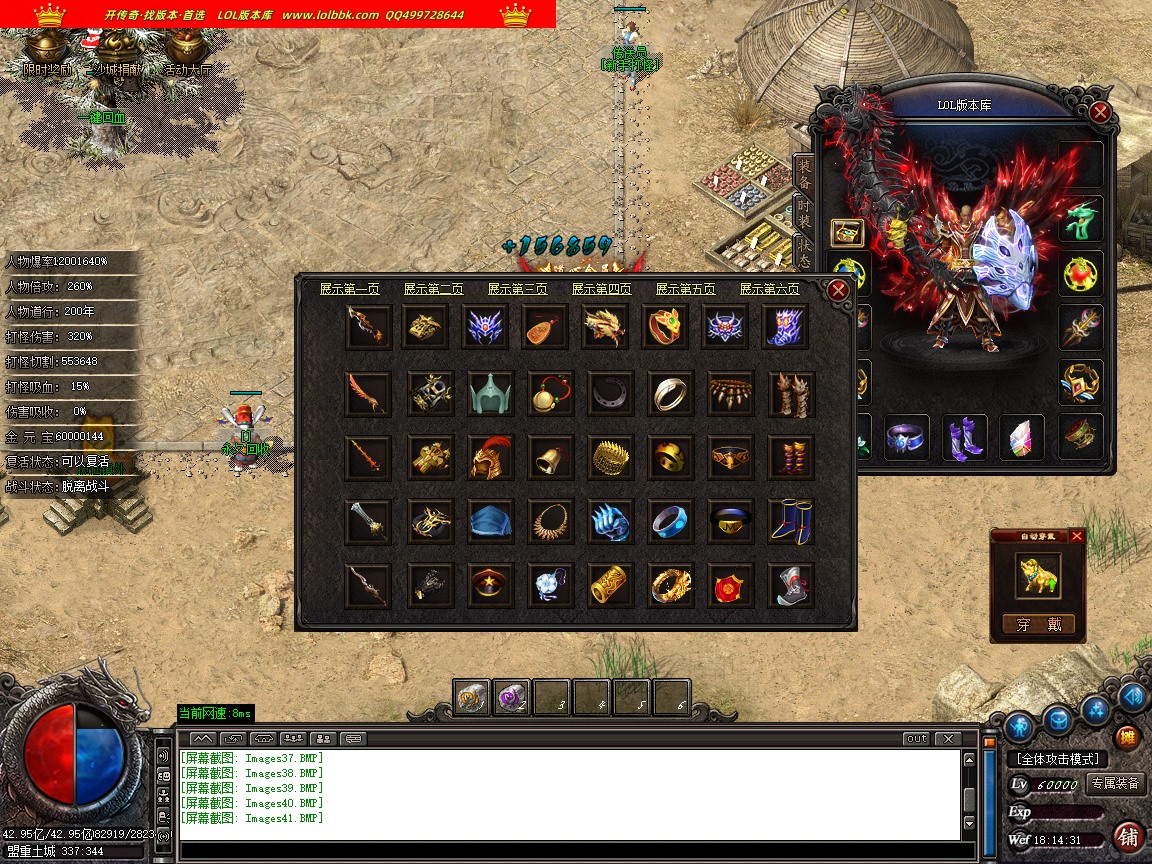Image resolution: width=1152 pixels, height=864 pixels.
Task: Open the 专属装备 exclusive equipment button
Action: point(1114,784)
